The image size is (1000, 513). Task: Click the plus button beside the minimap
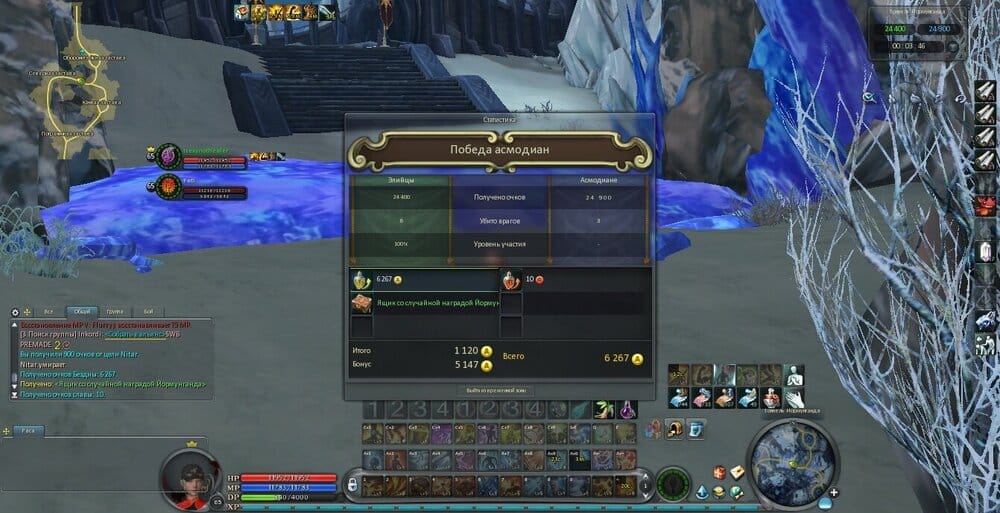(833, 491)
